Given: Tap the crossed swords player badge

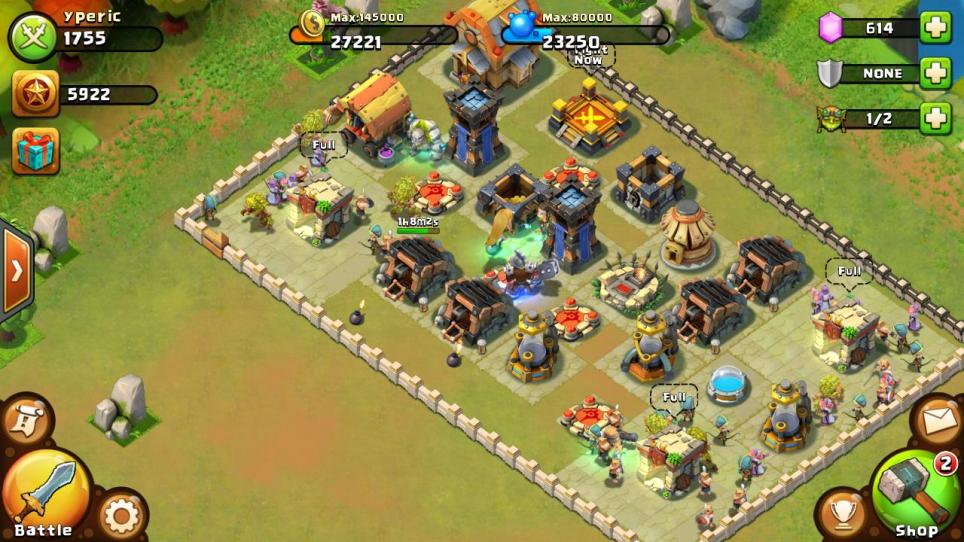Looking at the screenshot, I should coord(34,37).
